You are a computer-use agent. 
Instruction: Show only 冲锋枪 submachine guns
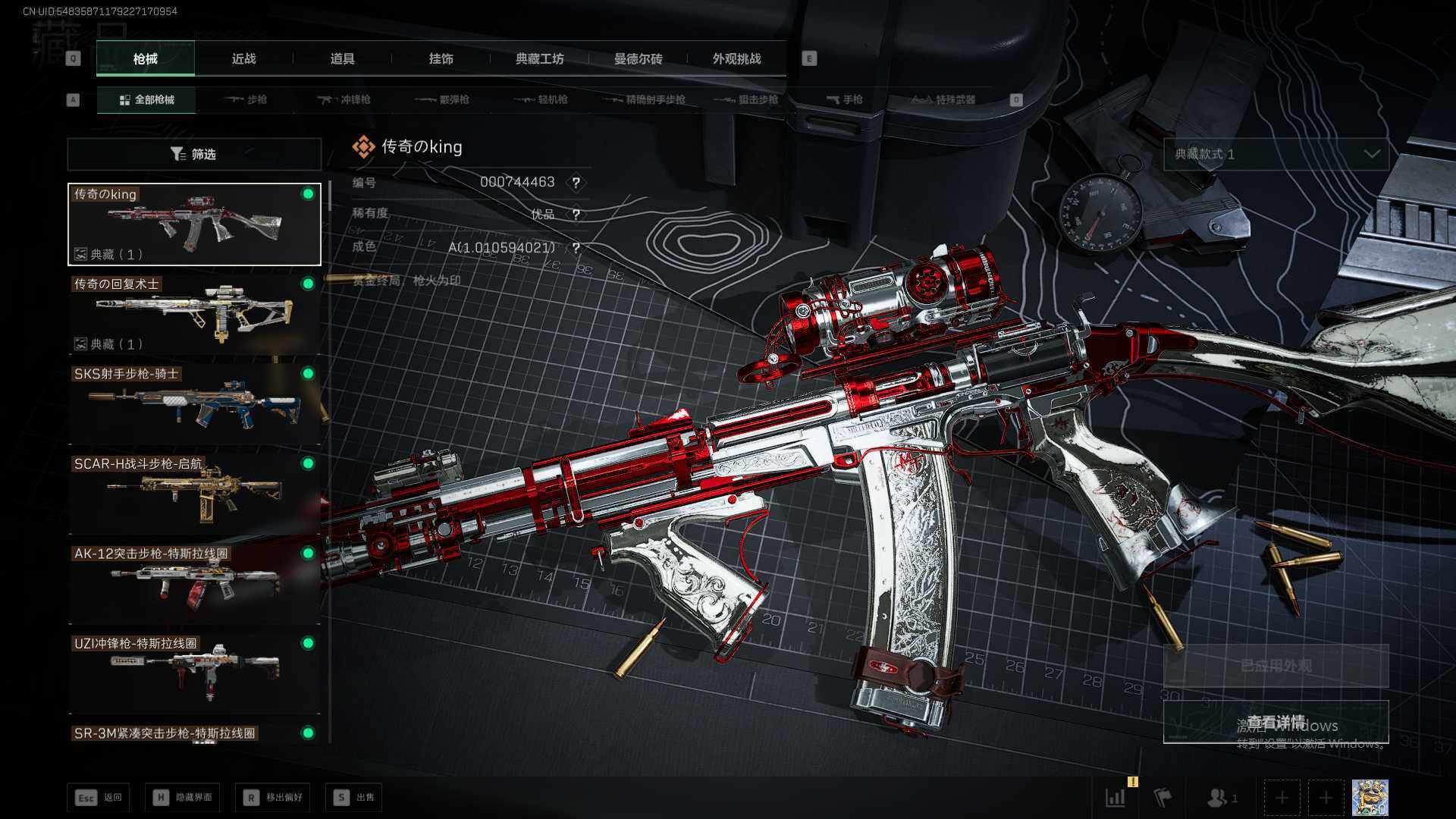click(x=345, y=99)
